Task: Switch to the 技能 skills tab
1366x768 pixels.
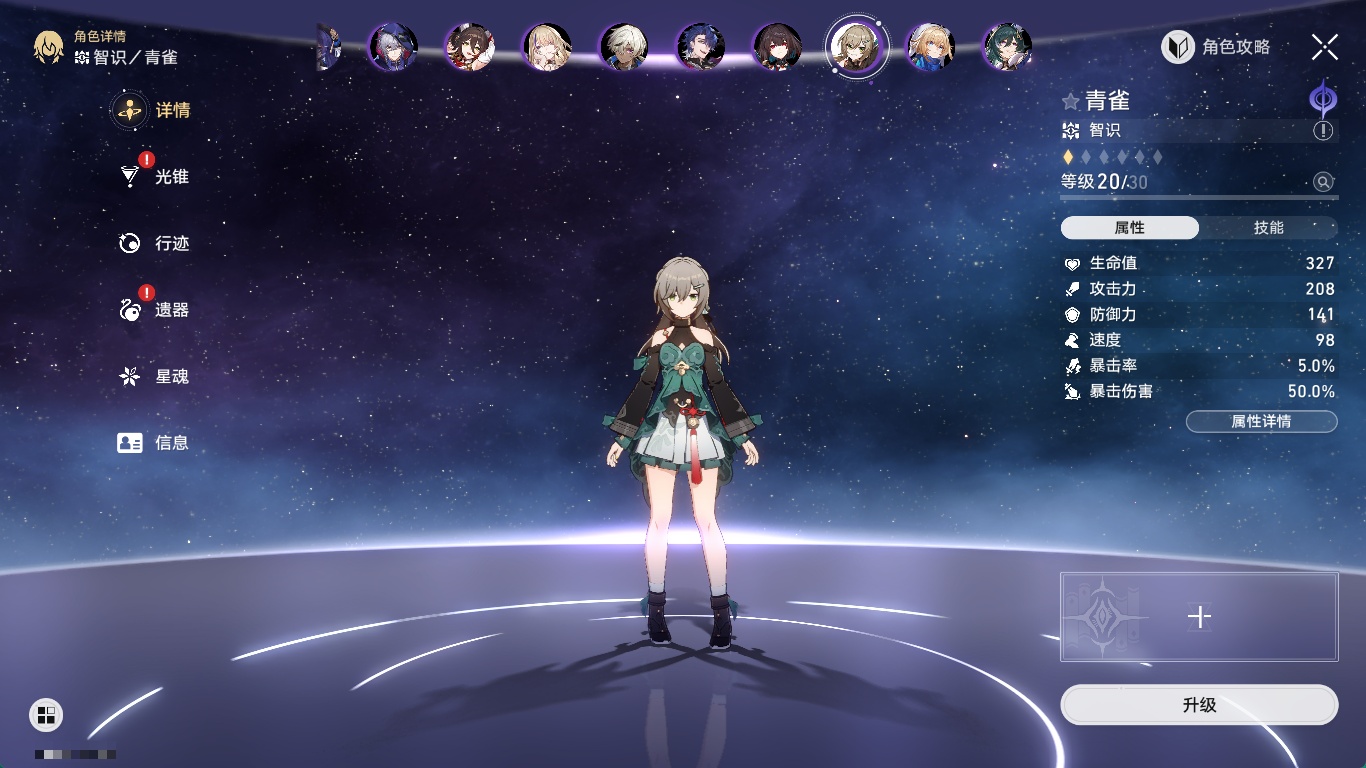Action: (1268, 228)
